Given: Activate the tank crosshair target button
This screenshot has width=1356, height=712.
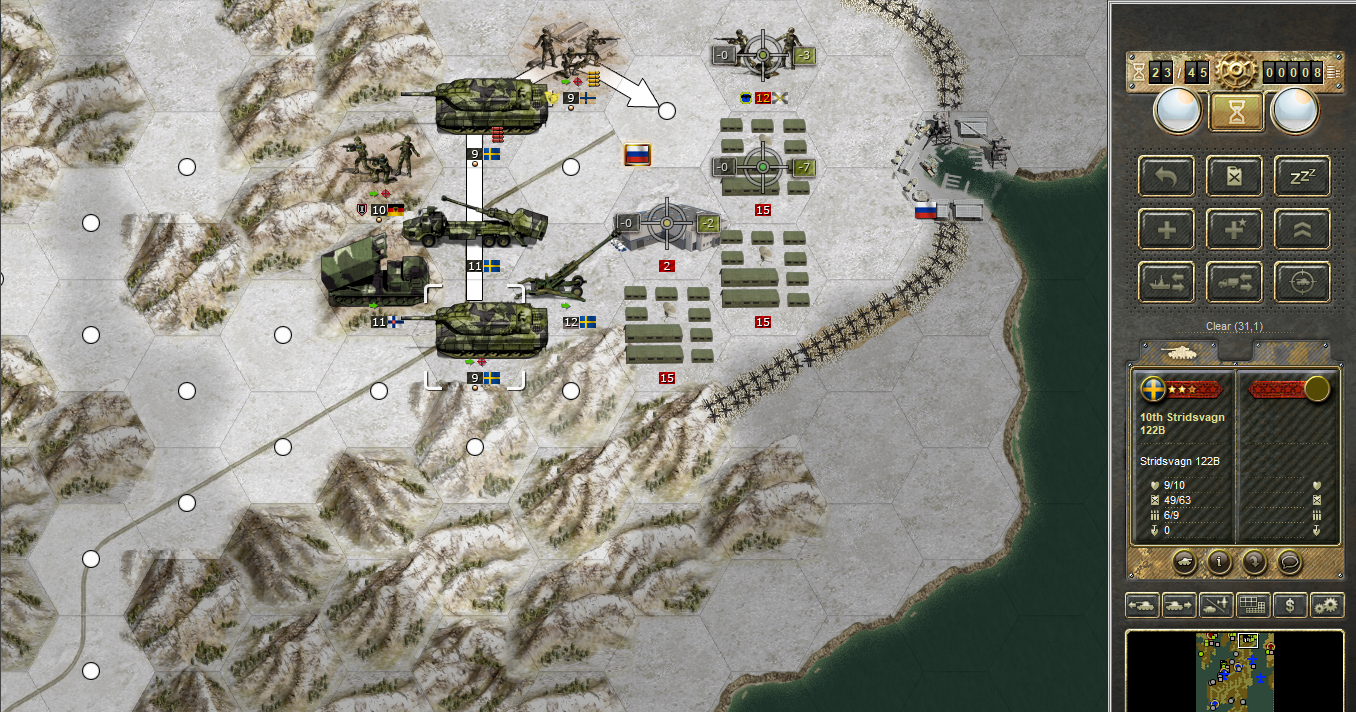Looking at the screenshot, I should [x=1302, y=283].
